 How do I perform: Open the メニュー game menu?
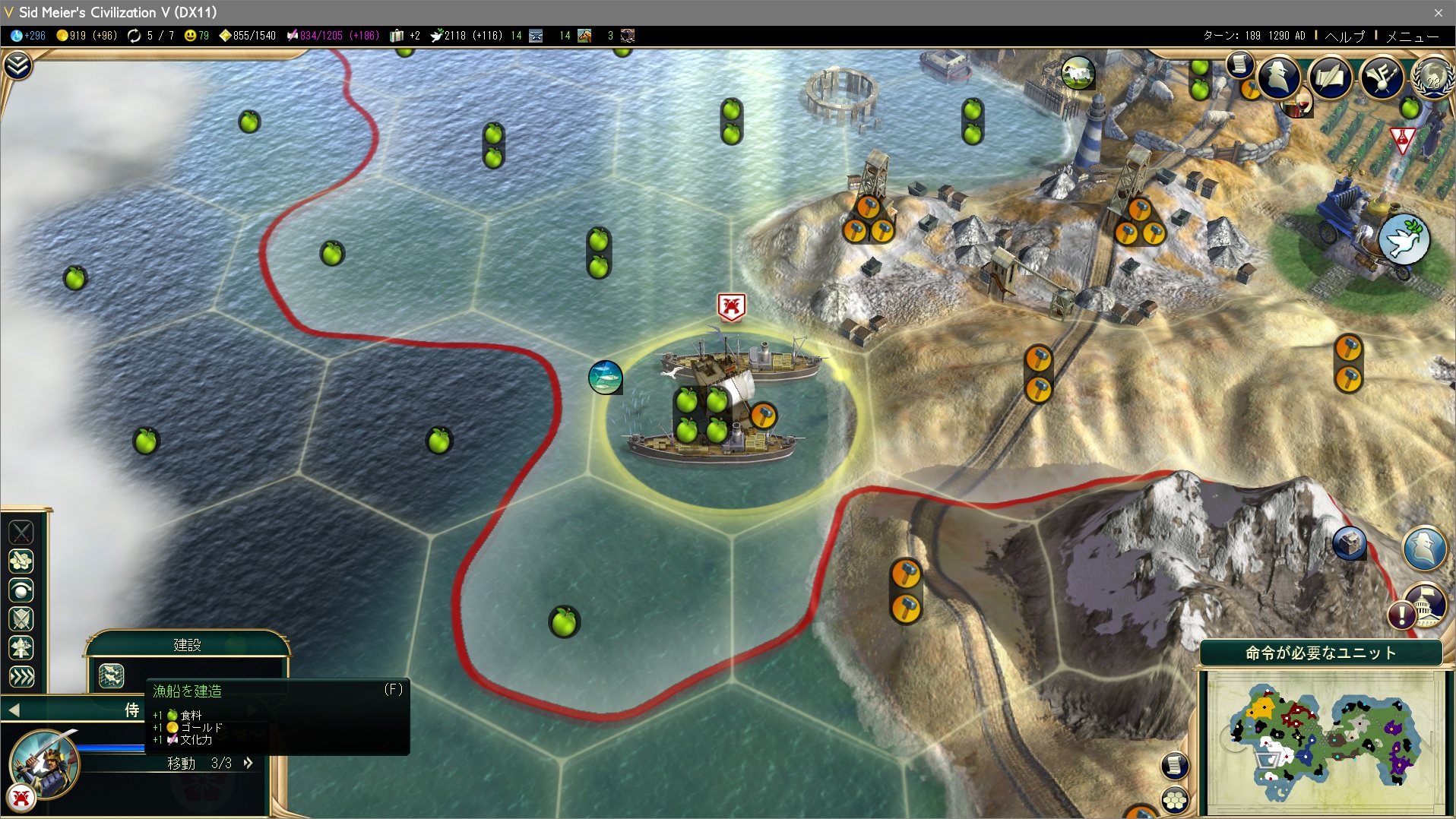tap(1412, 36)
